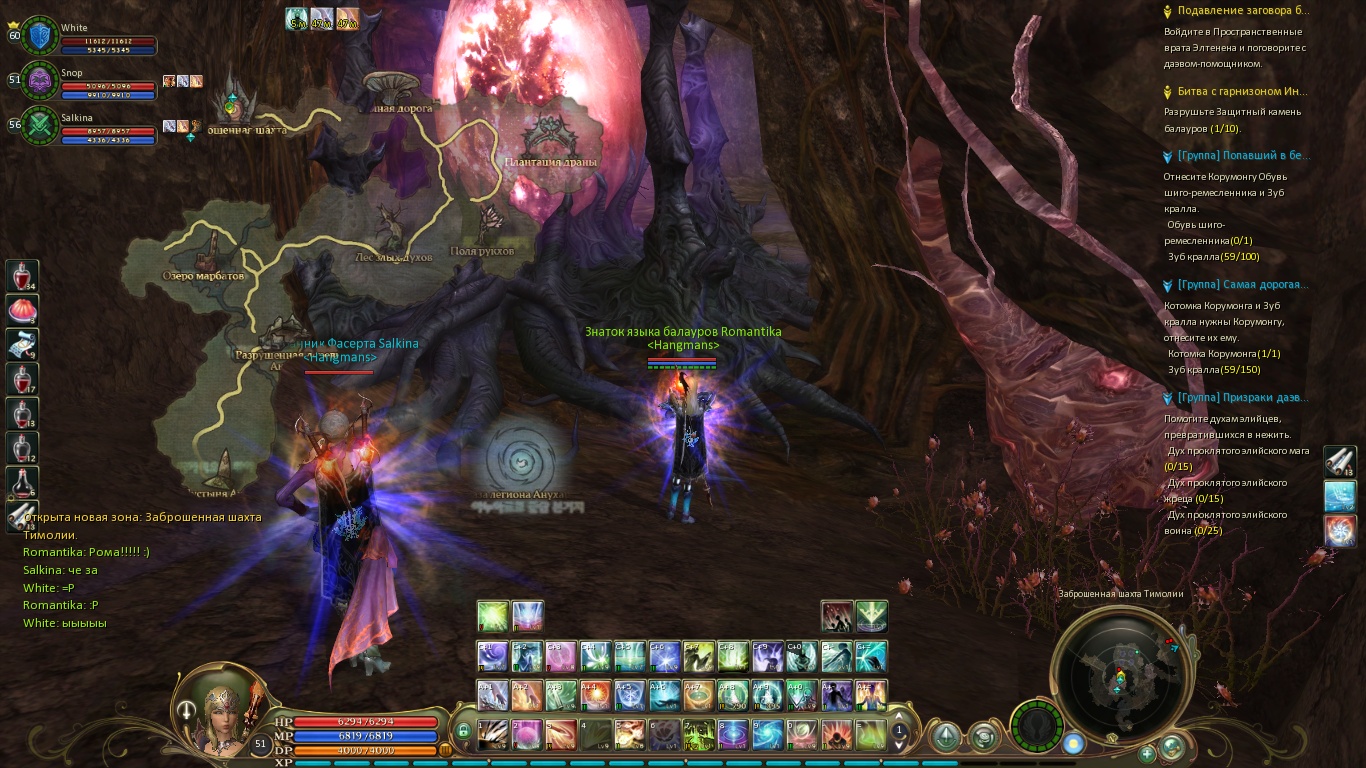Activate the blue vortex skill in slot 9
Viewport: 1366px width, 768px height.
click(x=766, y=734)
